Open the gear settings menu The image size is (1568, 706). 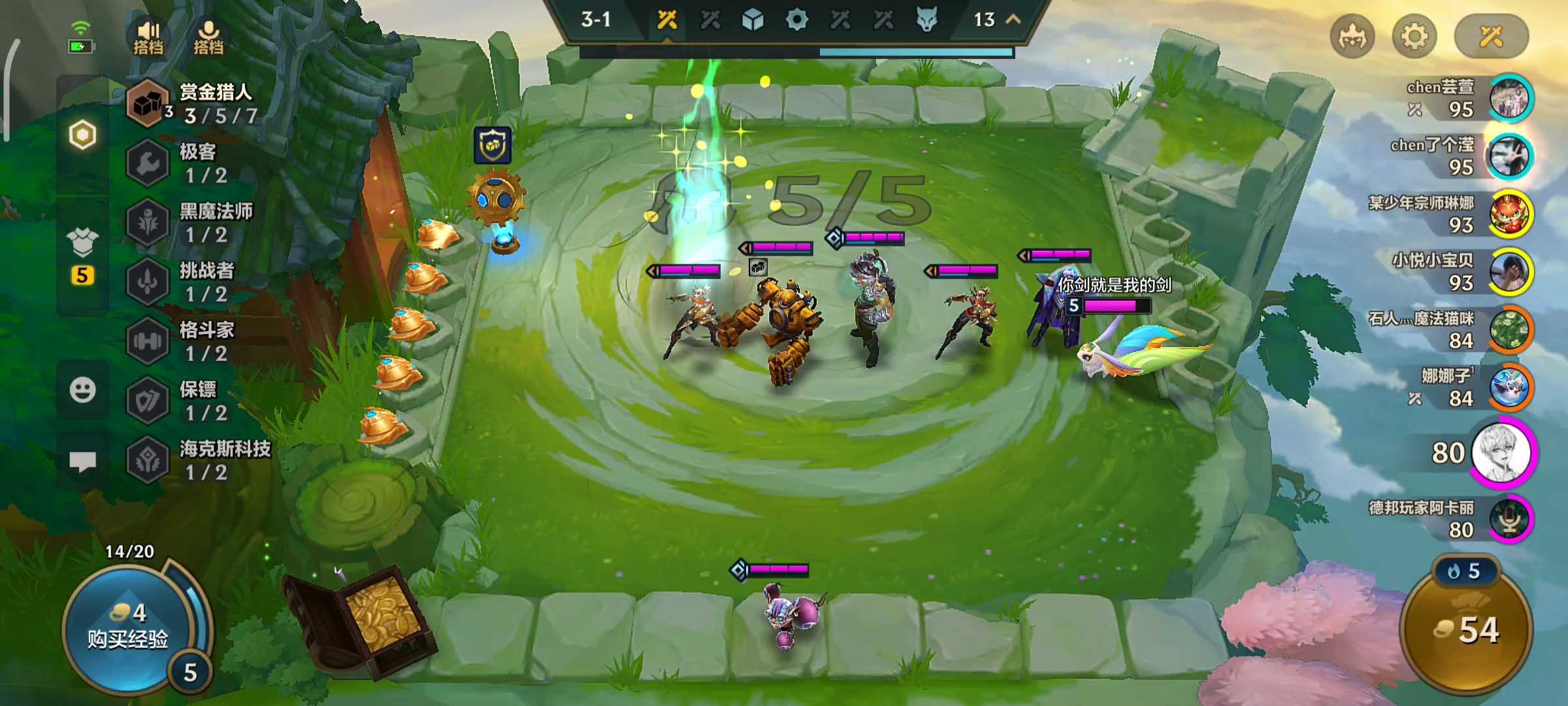tap(1414, 36)
